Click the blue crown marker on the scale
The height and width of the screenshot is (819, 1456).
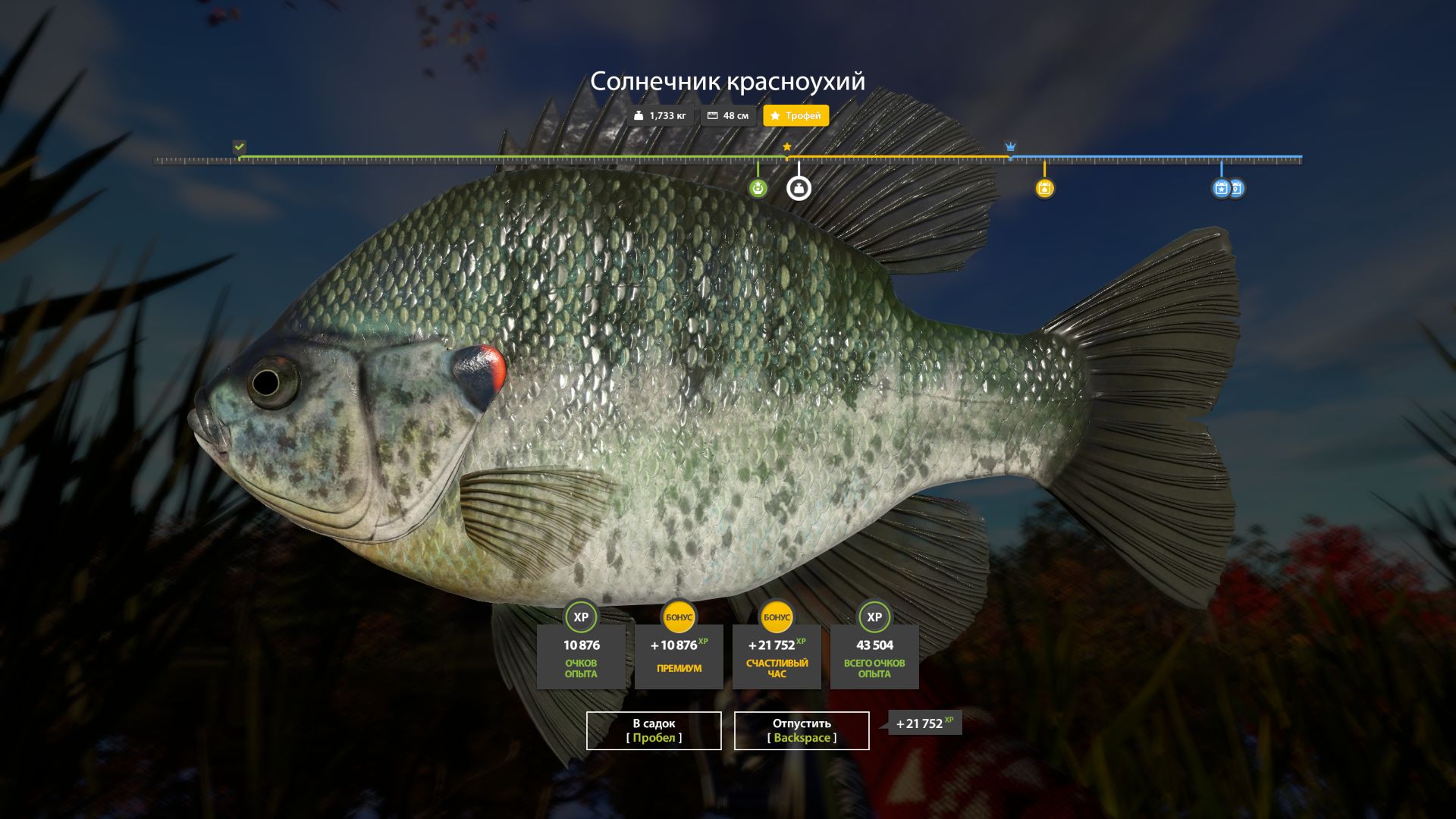pyautogui.click(x=1011, y=145)
